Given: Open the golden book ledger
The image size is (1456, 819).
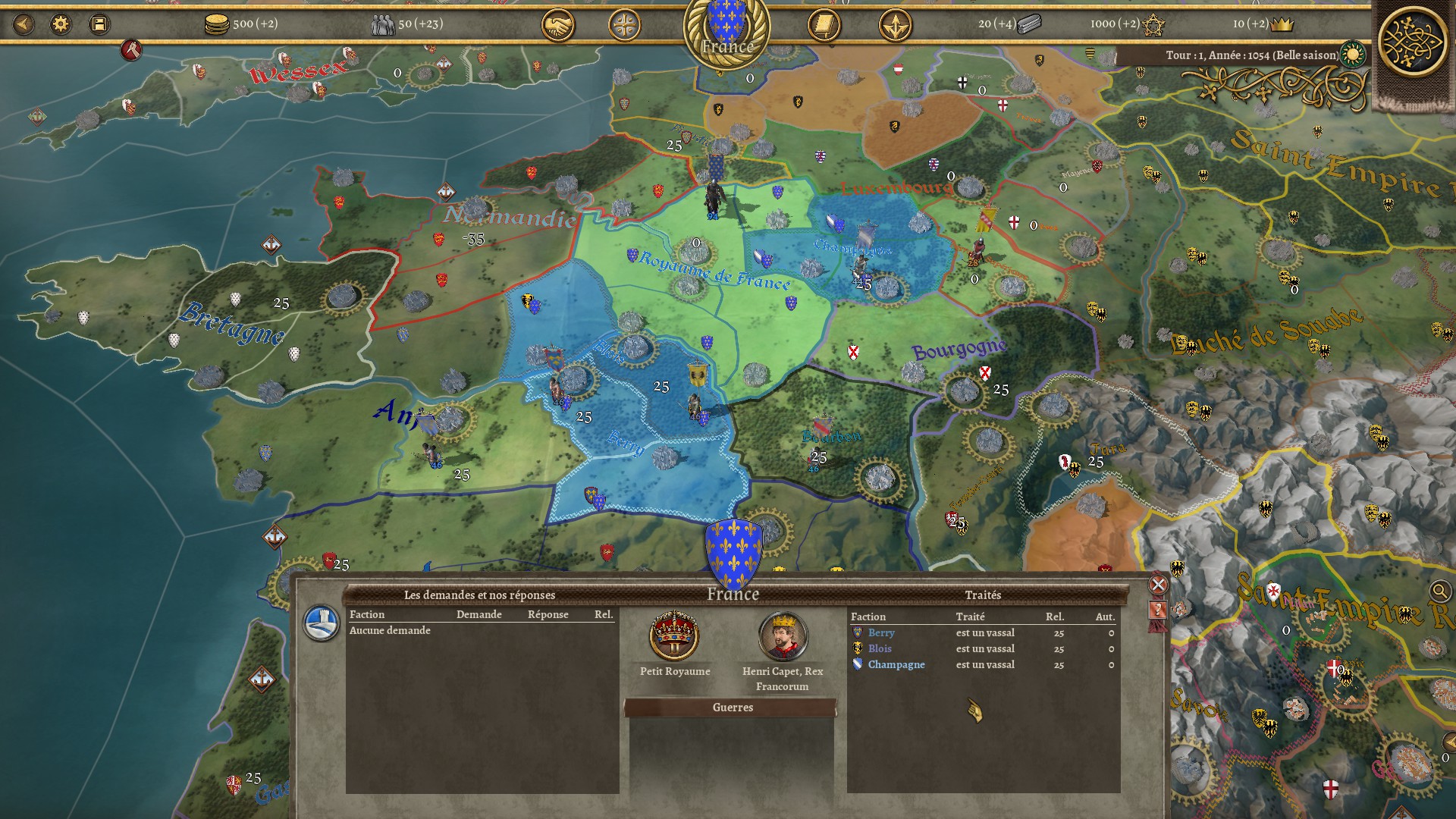Looking at the screenshot, I should [824, 26].
